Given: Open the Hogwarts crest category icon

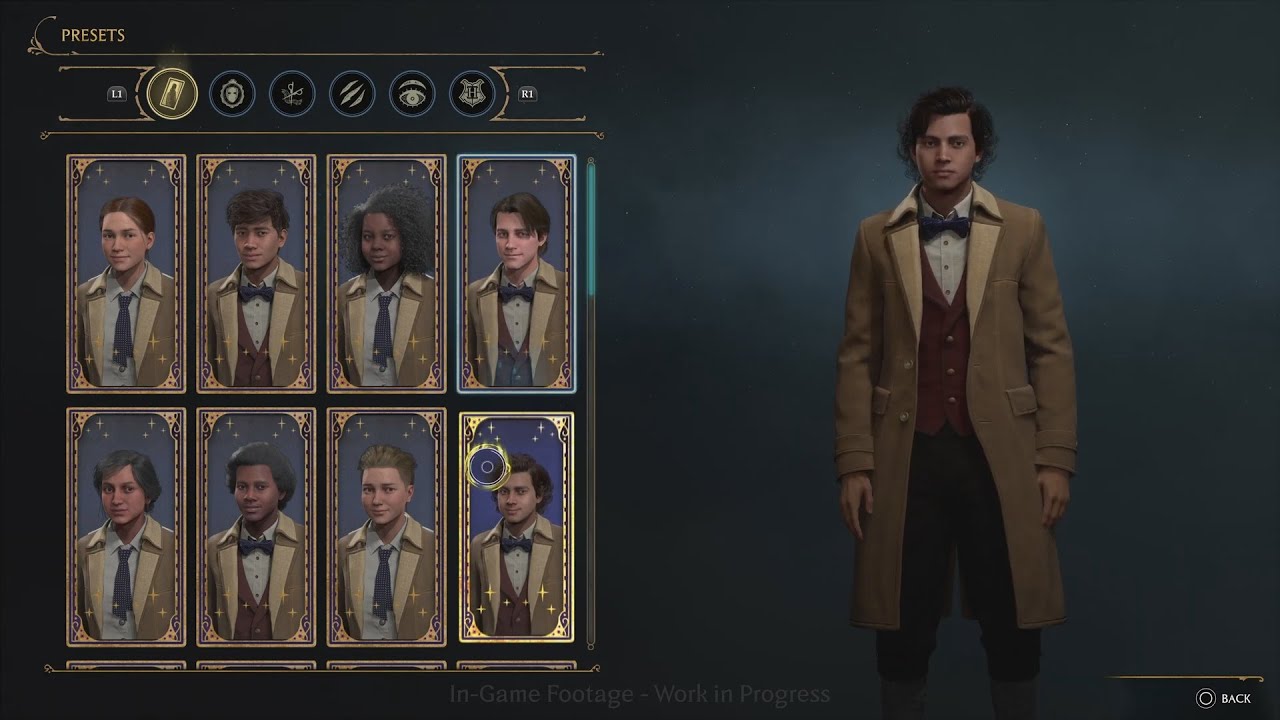Looking at the screenshot, I should click(473, 94).
